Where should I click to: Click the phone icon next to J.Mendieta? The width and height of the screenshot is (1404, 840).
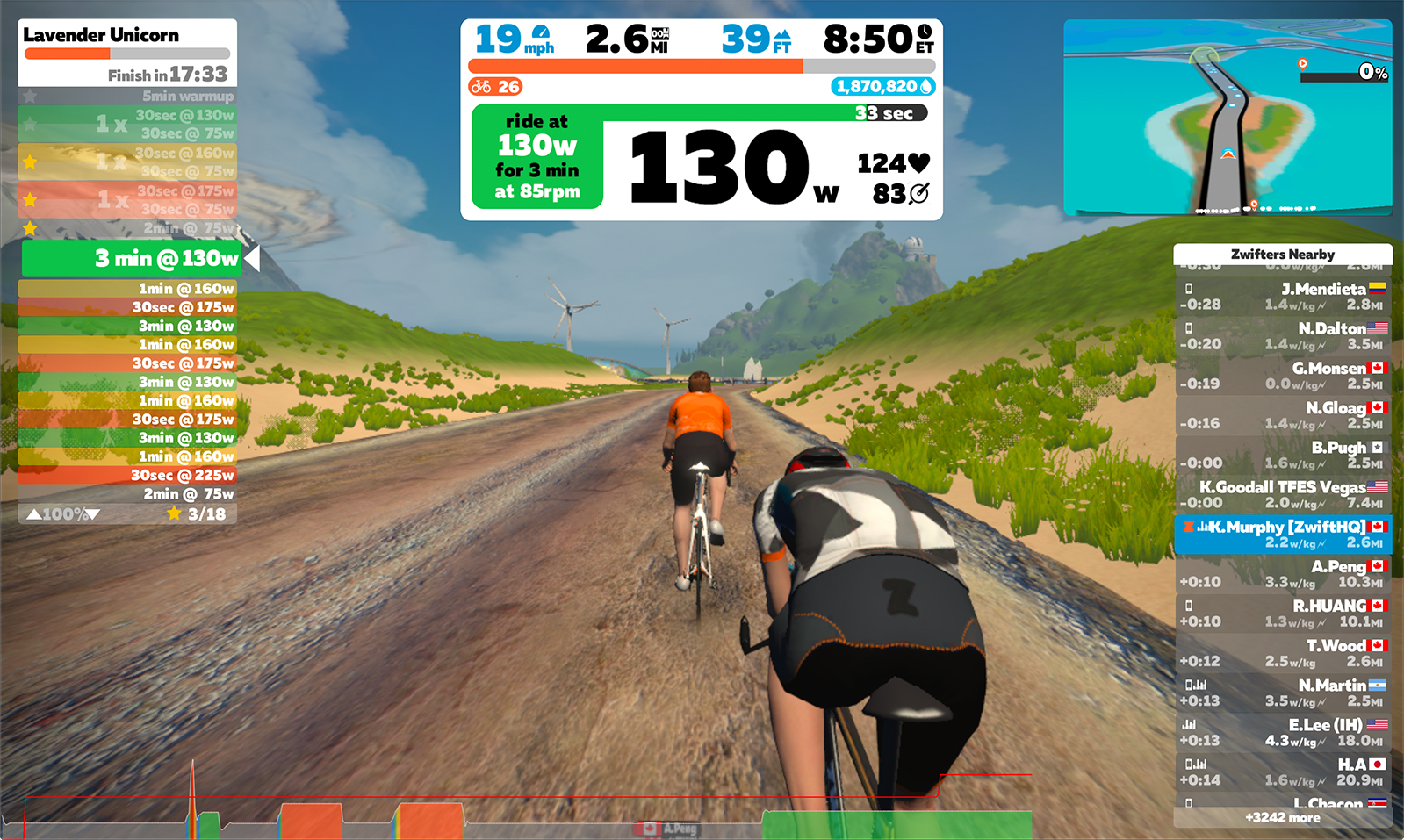(1190, 288)
